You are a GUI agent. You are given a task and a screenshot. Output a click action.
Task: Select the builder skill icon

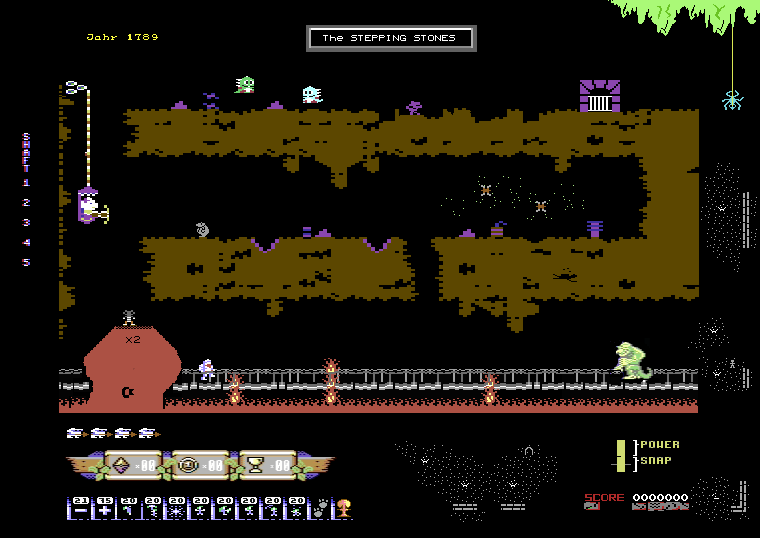(225, 508)
